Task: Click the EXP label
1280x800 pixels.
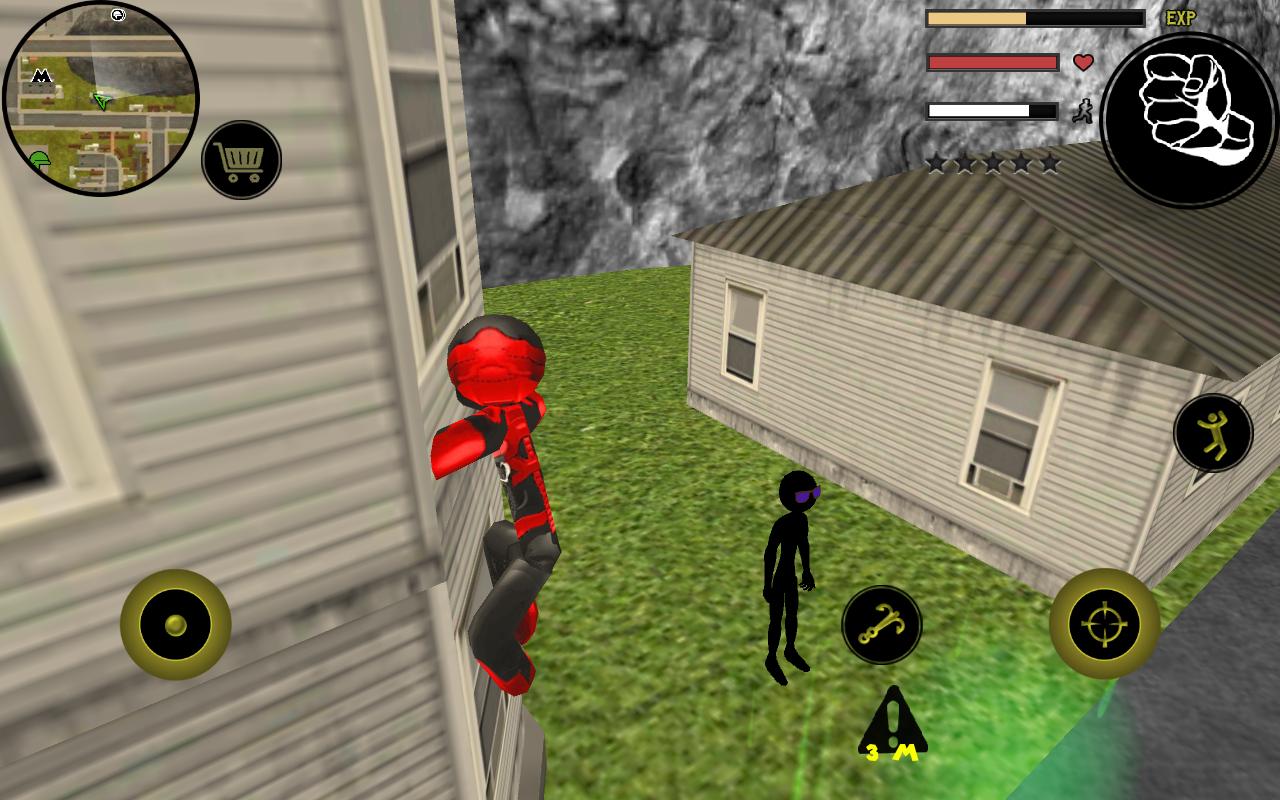Action: 1181,17
